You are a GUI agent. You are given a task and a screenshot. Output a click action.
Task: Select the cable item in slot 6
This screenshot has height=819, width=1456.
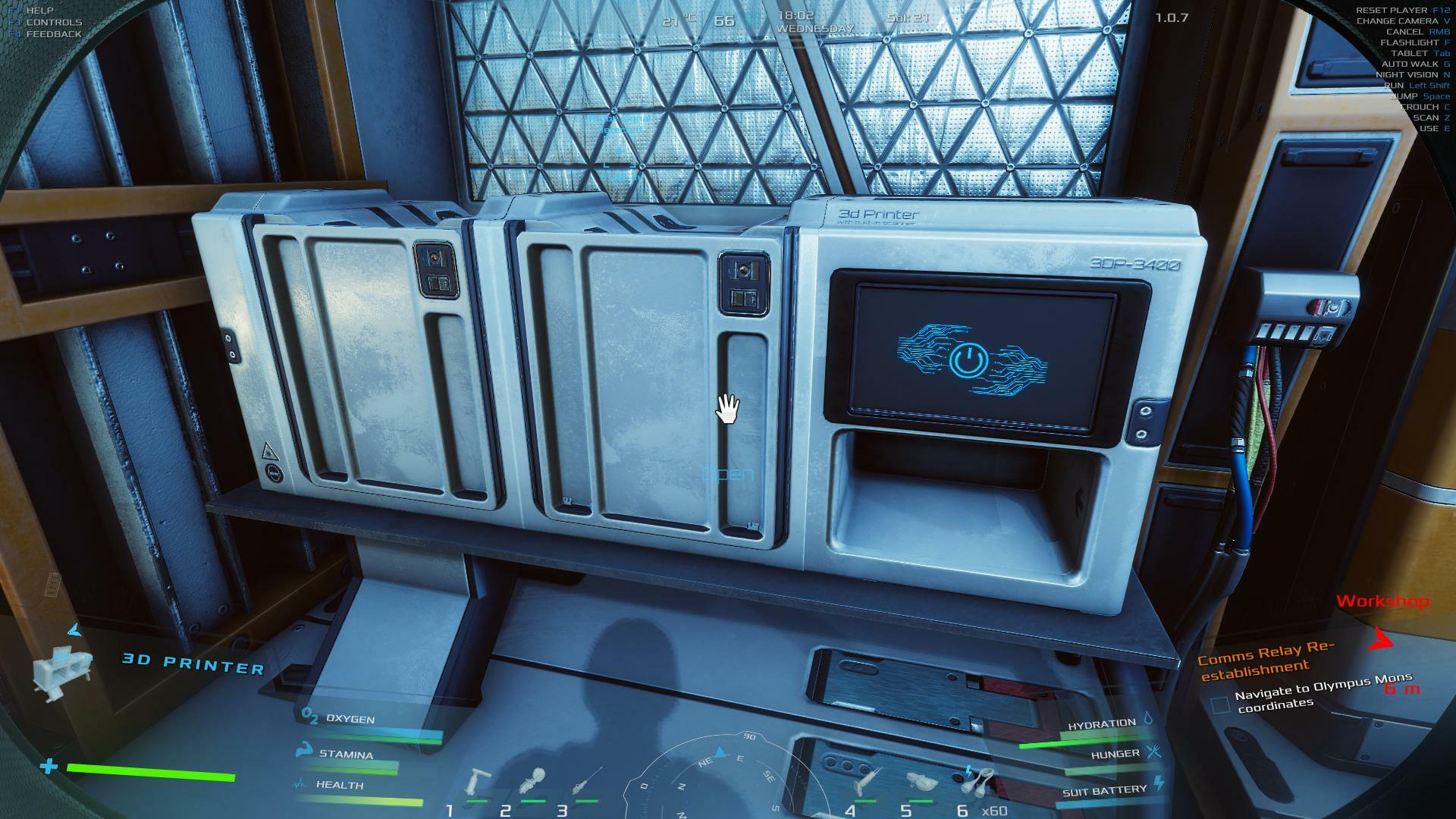tap(980, 780)
